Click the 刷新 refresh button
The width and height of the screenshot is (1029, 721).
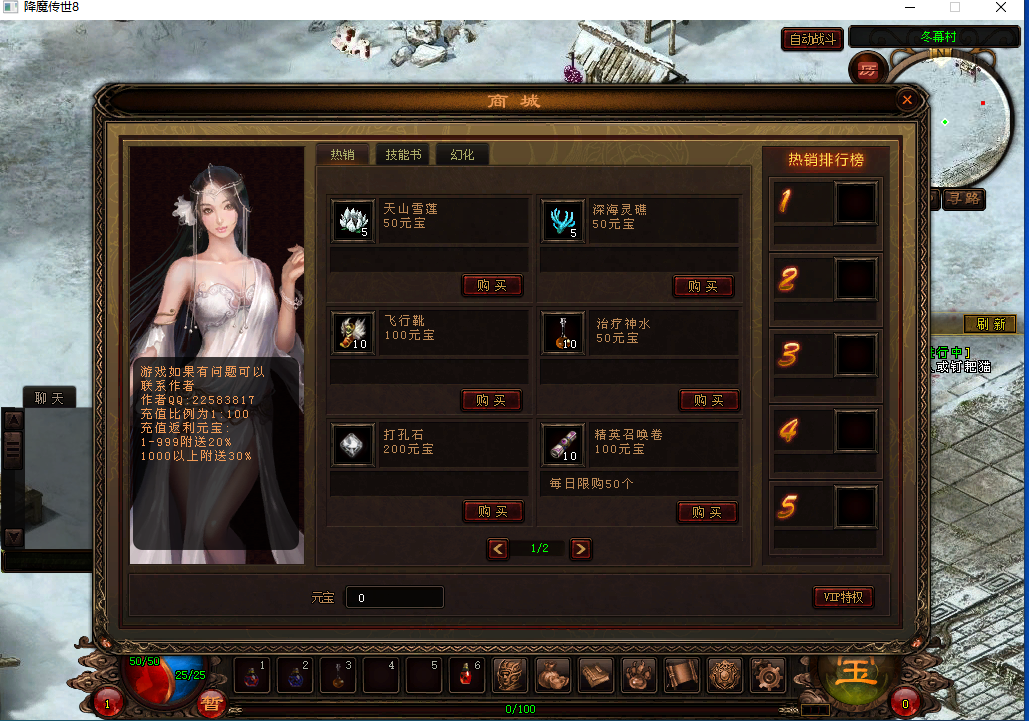(989, 324)
